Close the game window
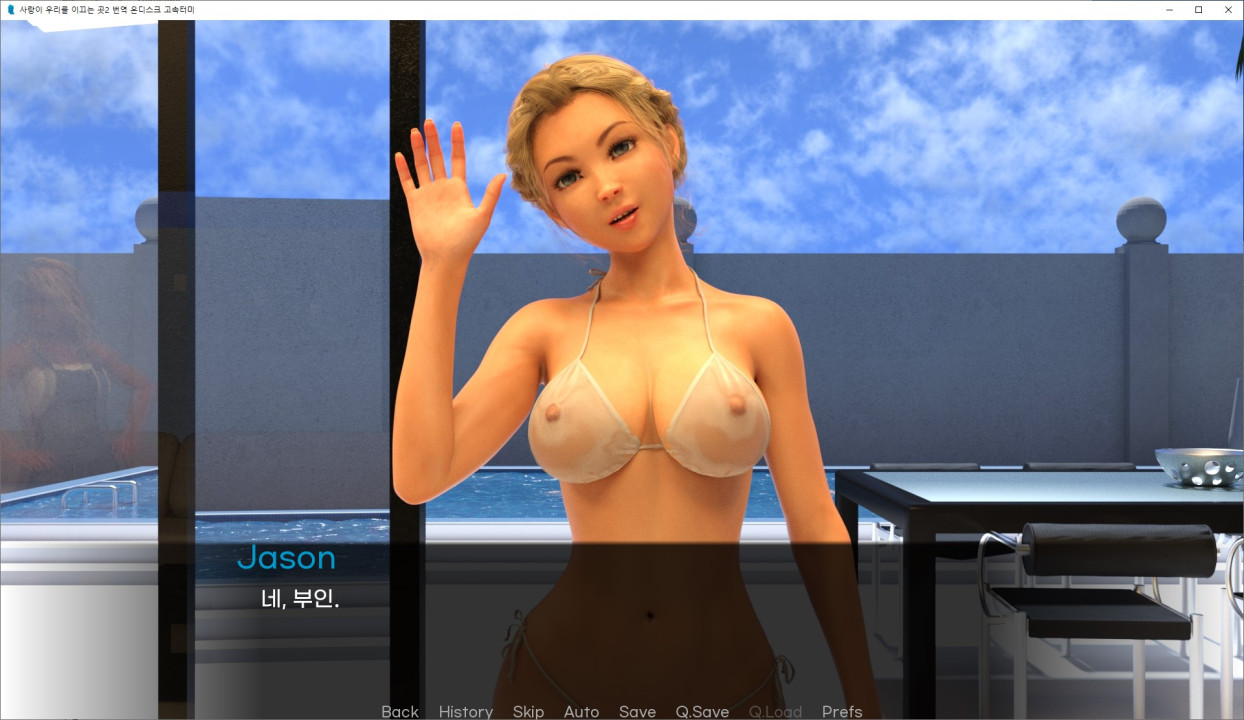Viewport: 1244px width, 720px height. [1228, 9]
